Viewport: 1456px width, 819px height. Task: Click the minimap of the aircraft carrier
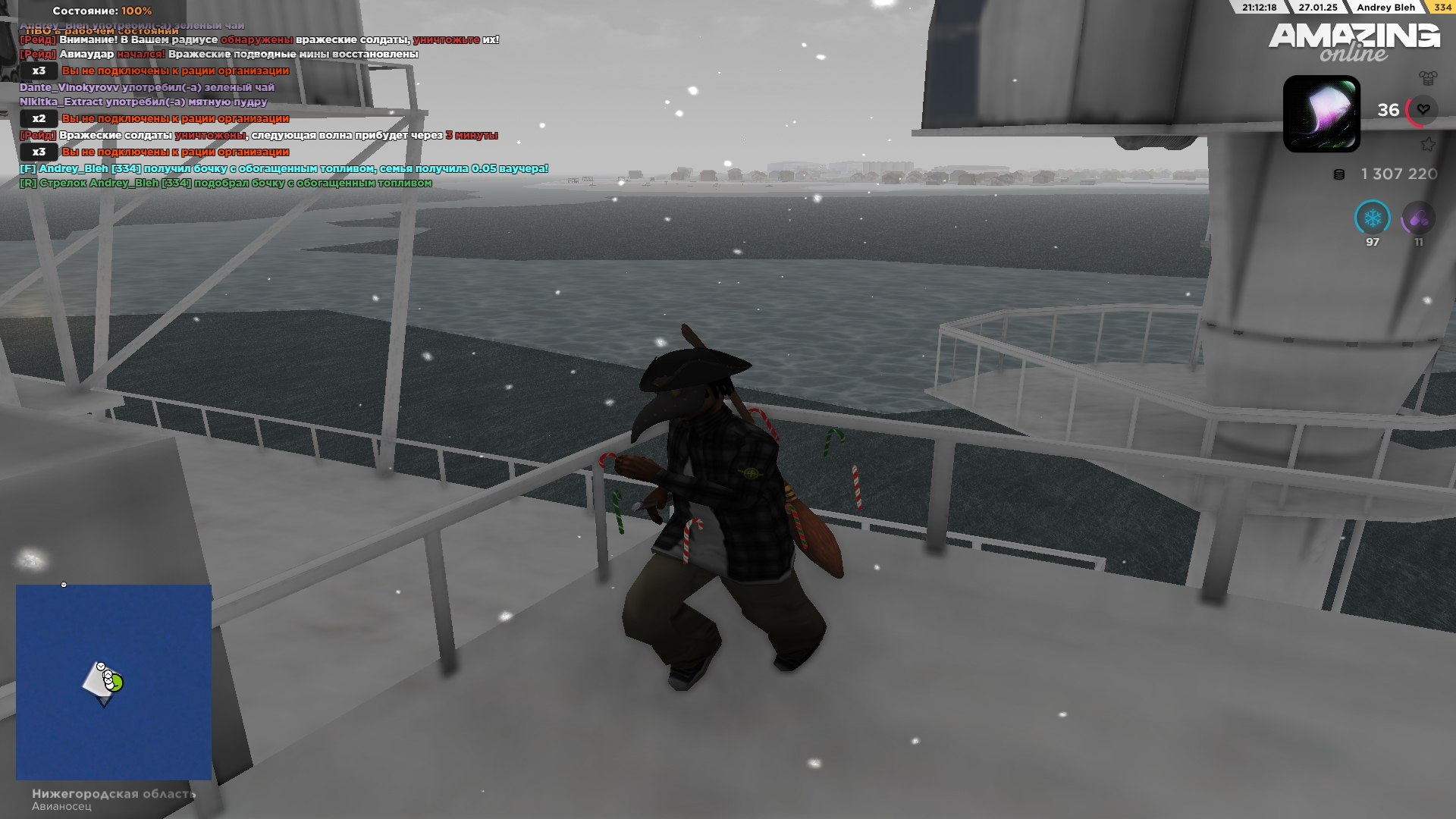click(114, 682)
